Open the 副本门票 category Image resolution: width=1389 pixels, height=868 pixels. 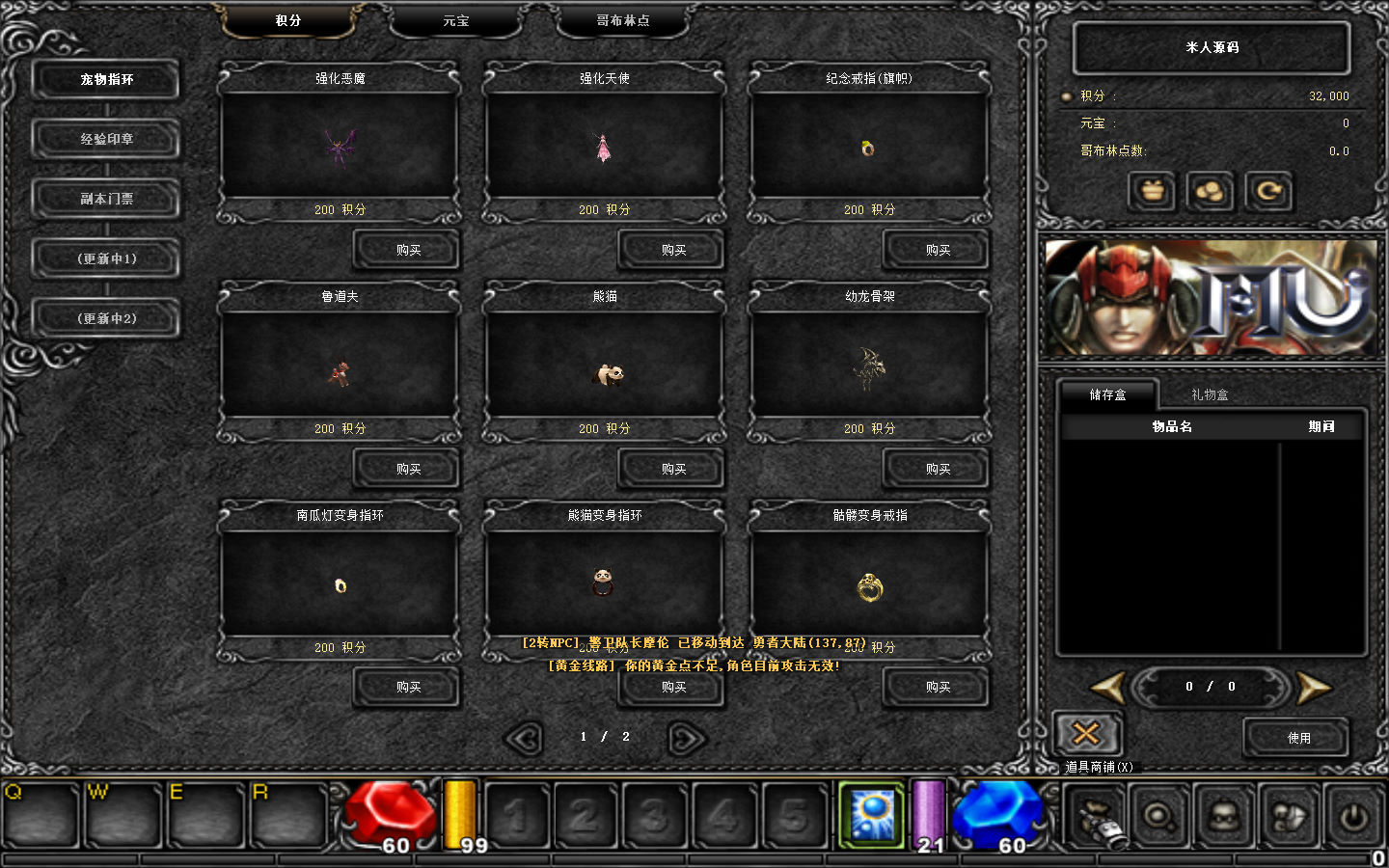click(106, 200)
